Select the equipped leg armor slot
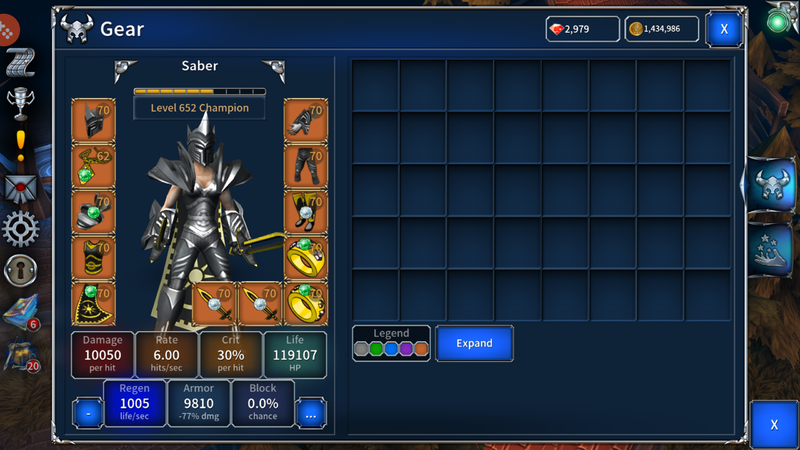This screenshot has height=450, width=800. (x=306, y=166)
